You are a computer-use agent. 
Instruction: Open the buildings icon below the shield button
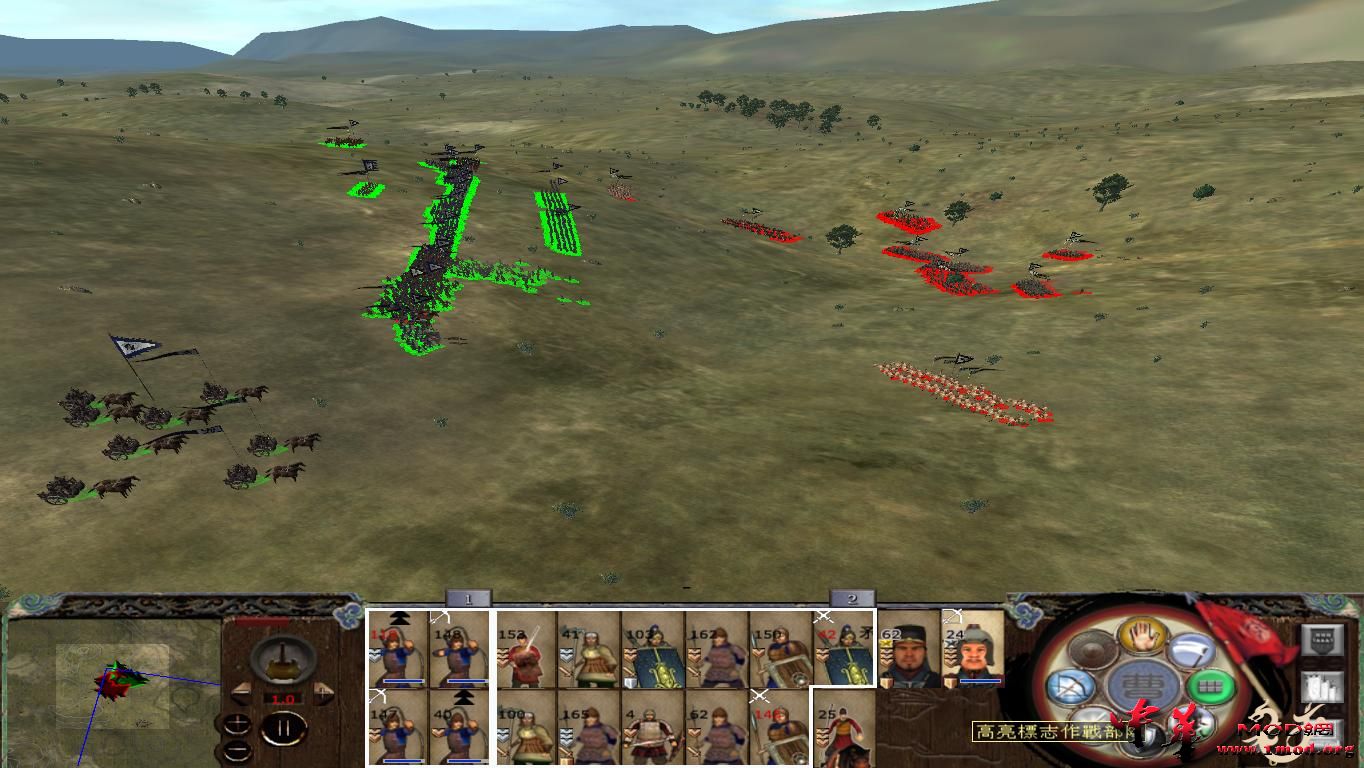1322,688
